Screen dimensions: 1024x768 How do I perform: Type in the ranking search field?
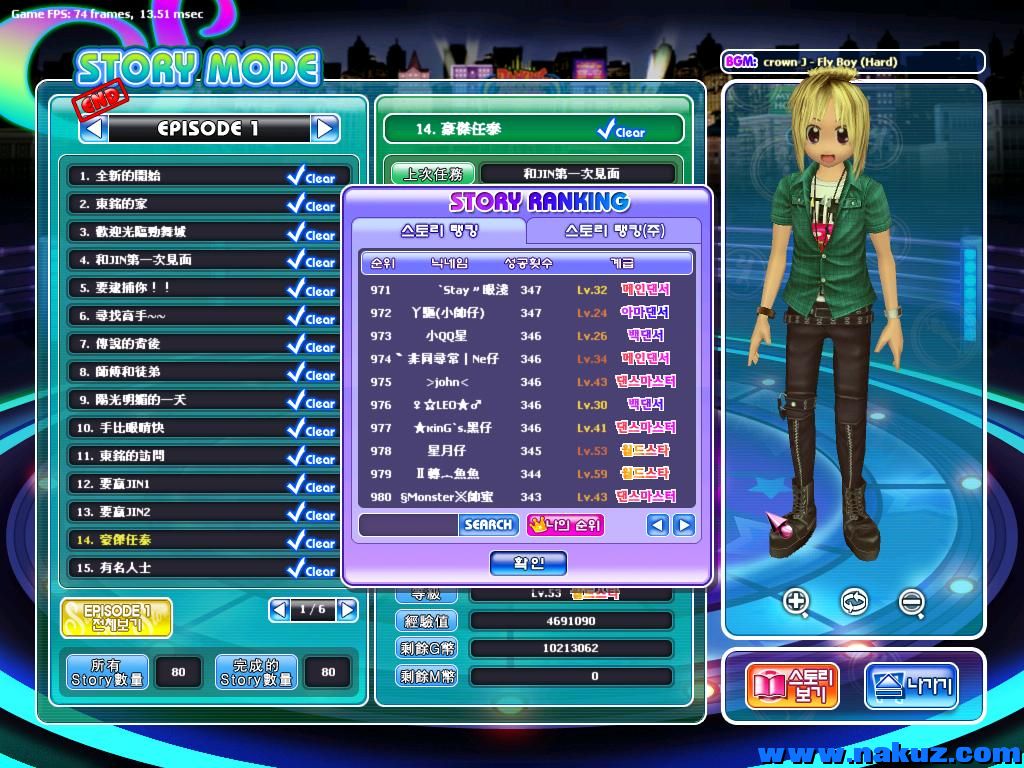(408, 524)
